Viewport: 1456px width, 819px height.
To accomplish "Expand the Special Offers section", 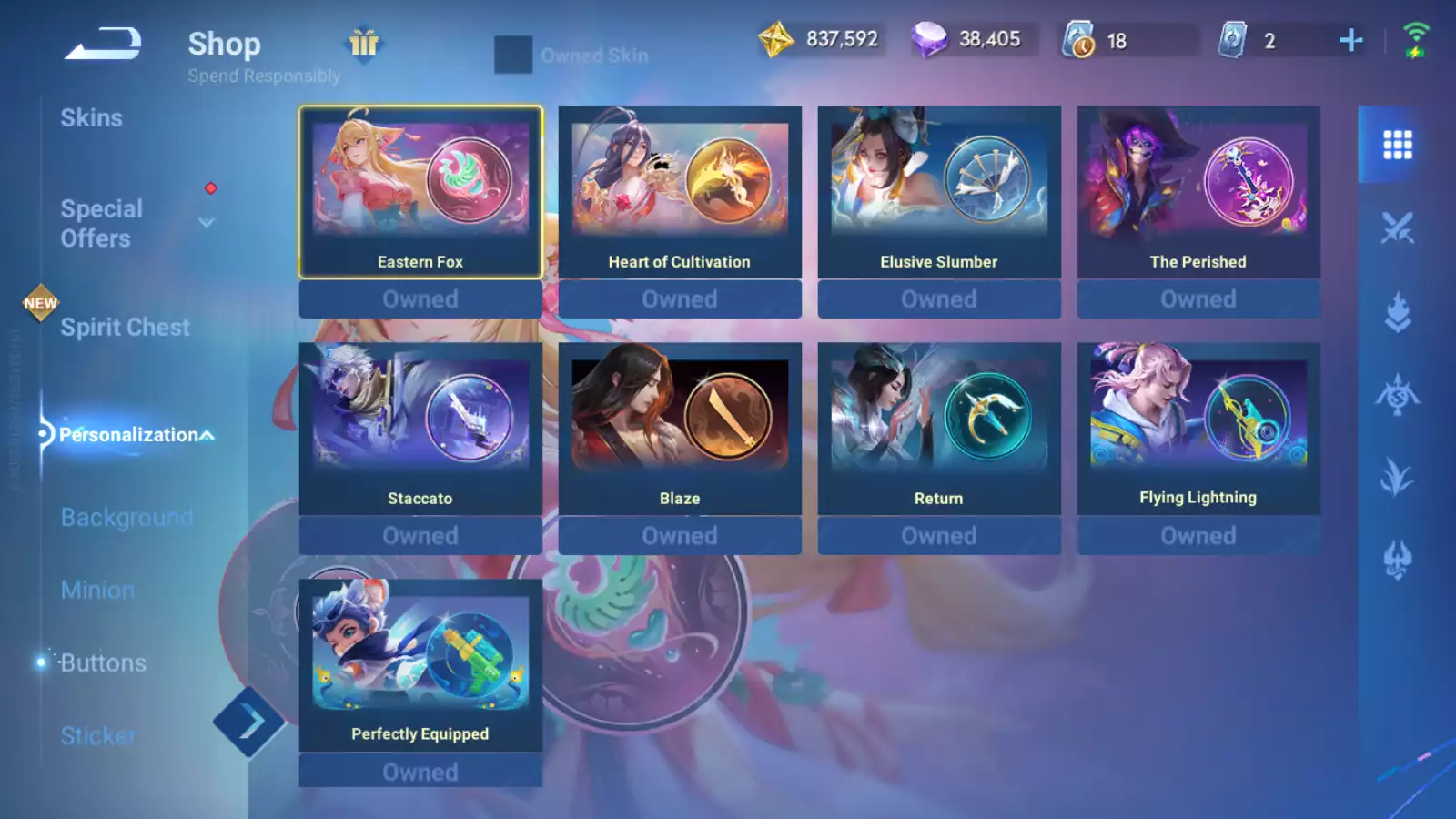I will (207, 223).
